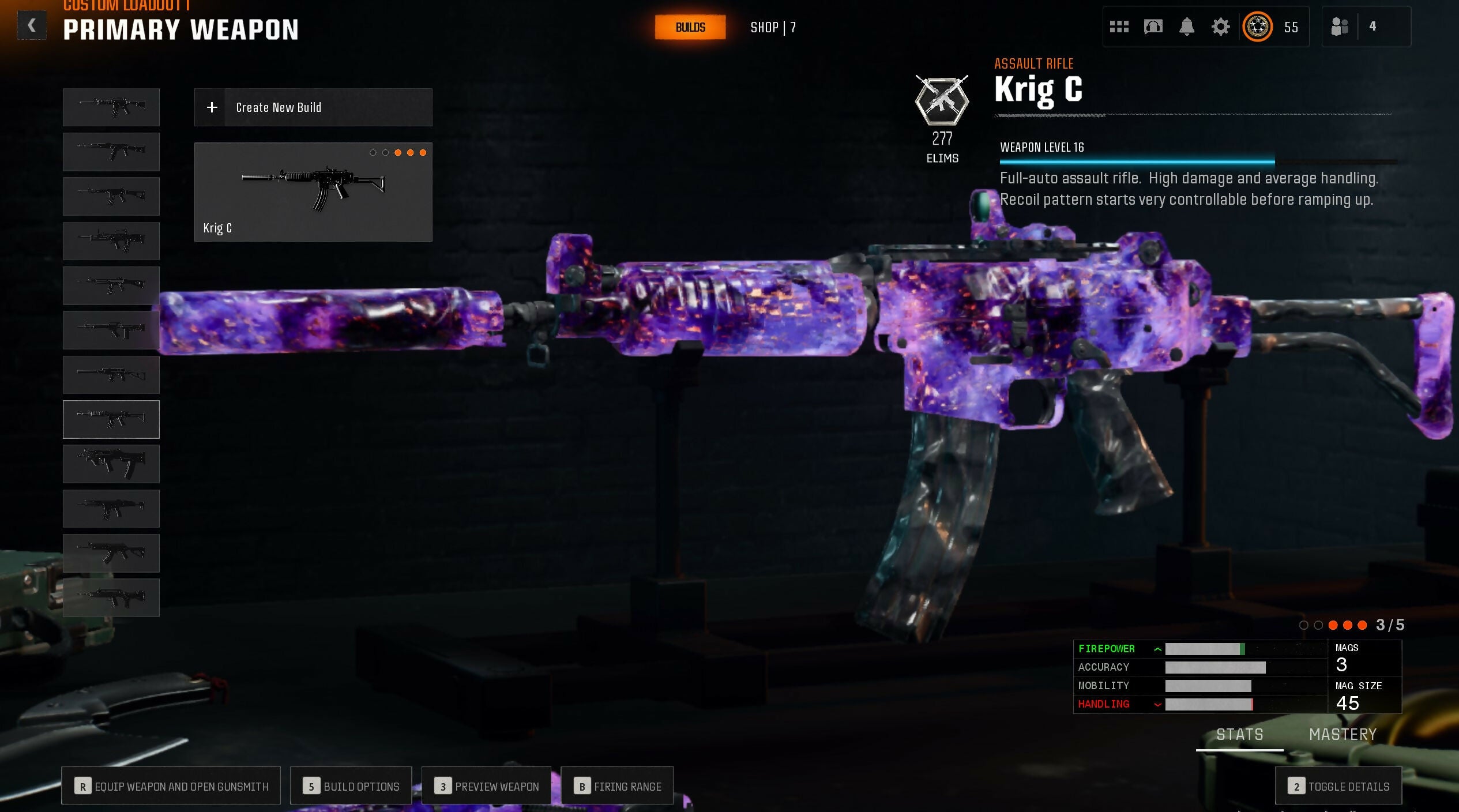View the player rank emblem profile
This screenshot has width=1459, height=812.
(x=1257, y=27)
